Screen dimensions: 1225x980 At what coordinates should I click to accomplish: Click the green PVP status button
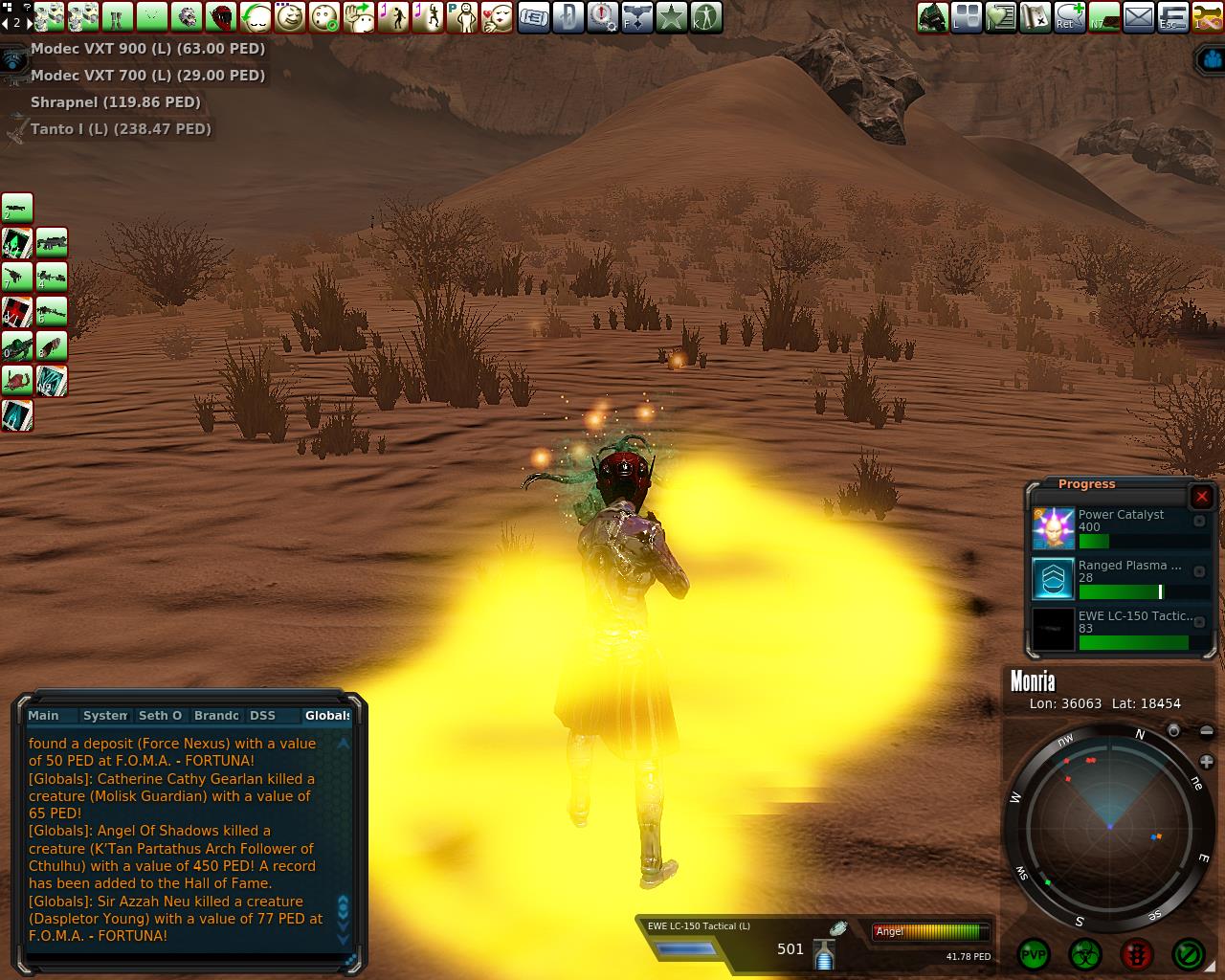(x=1034, y=954)
